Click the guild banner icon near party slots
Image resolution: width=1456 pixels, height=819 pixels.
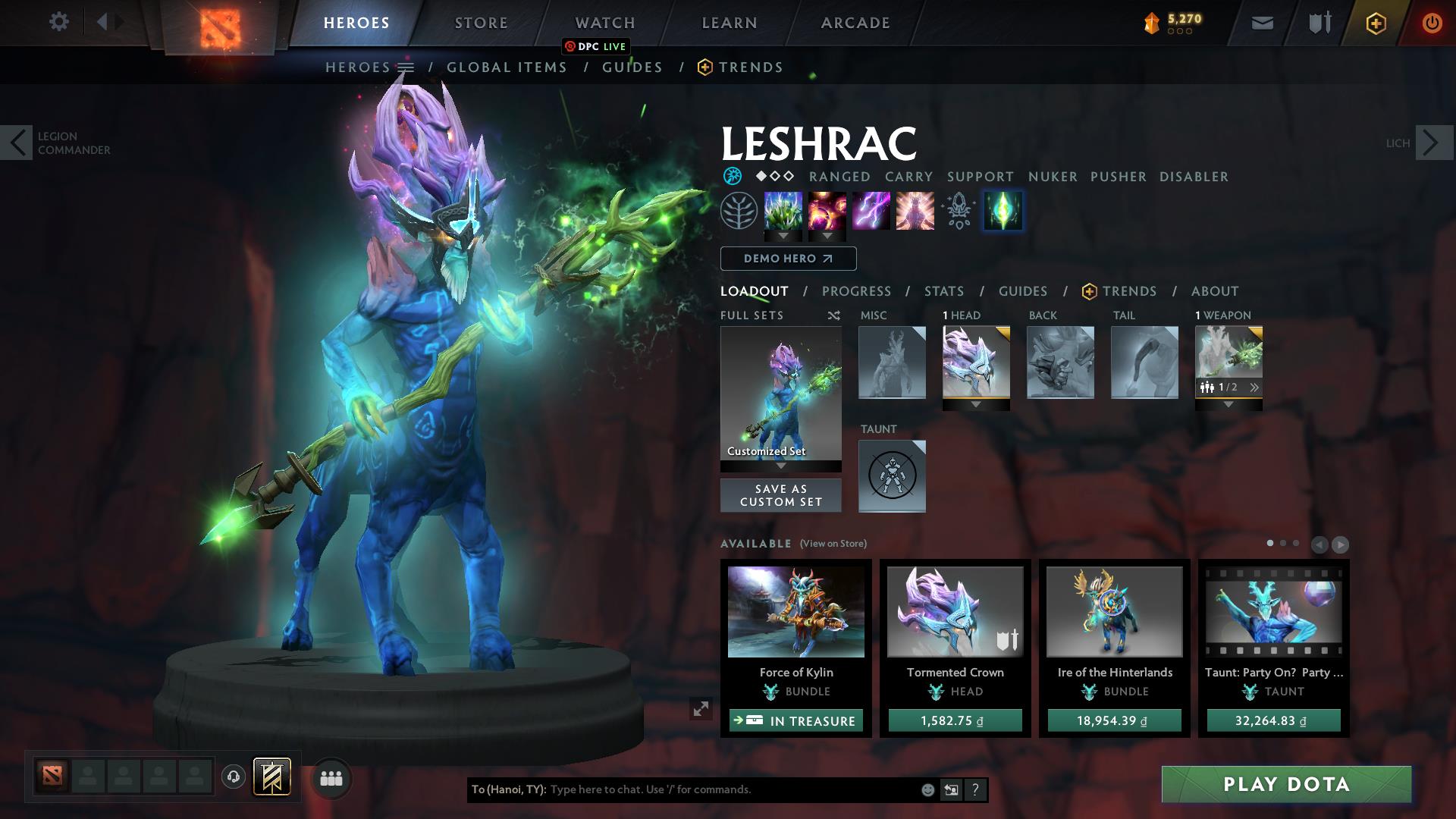pos(273,777)
